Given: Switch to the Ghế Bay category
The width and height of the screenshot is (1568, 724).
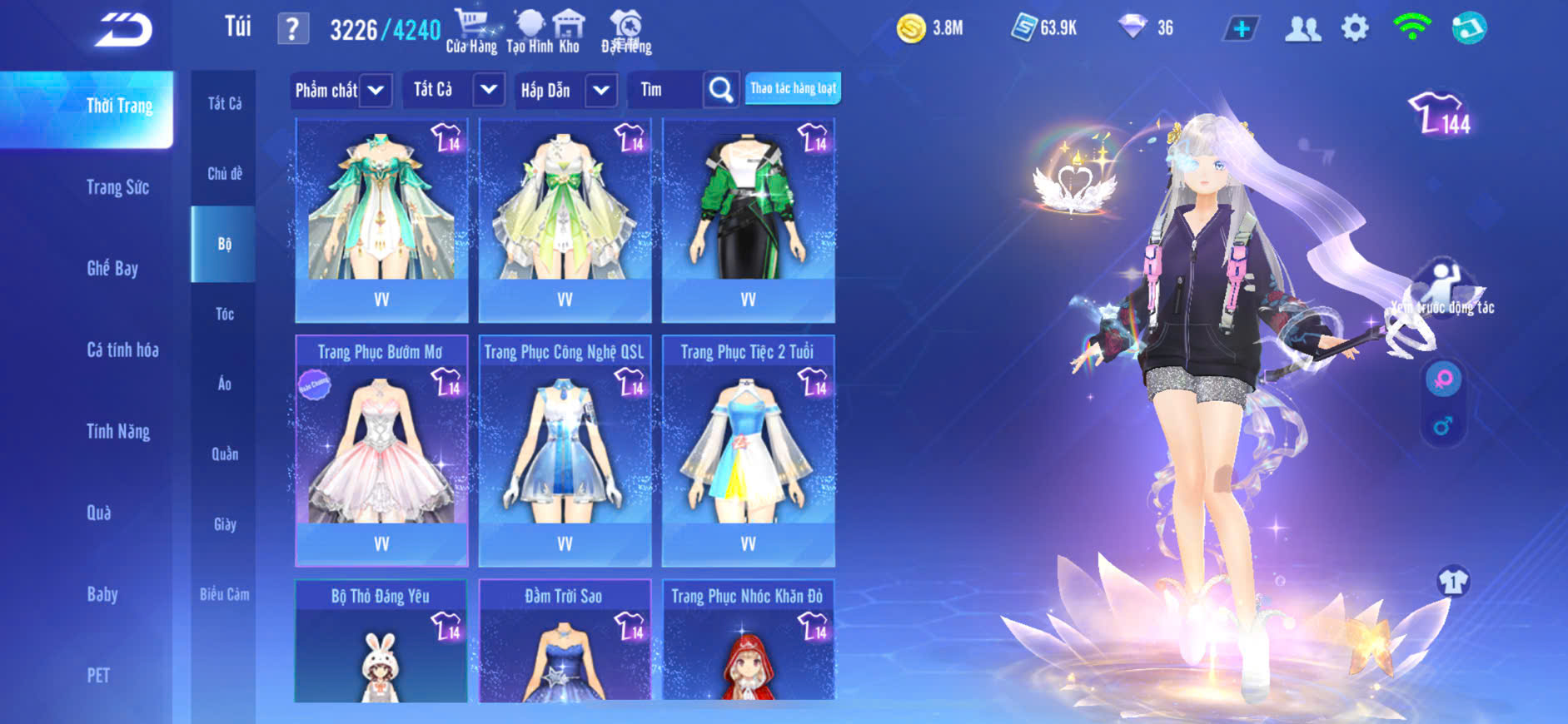Looking at the screenshot, I should click(112, 268).
